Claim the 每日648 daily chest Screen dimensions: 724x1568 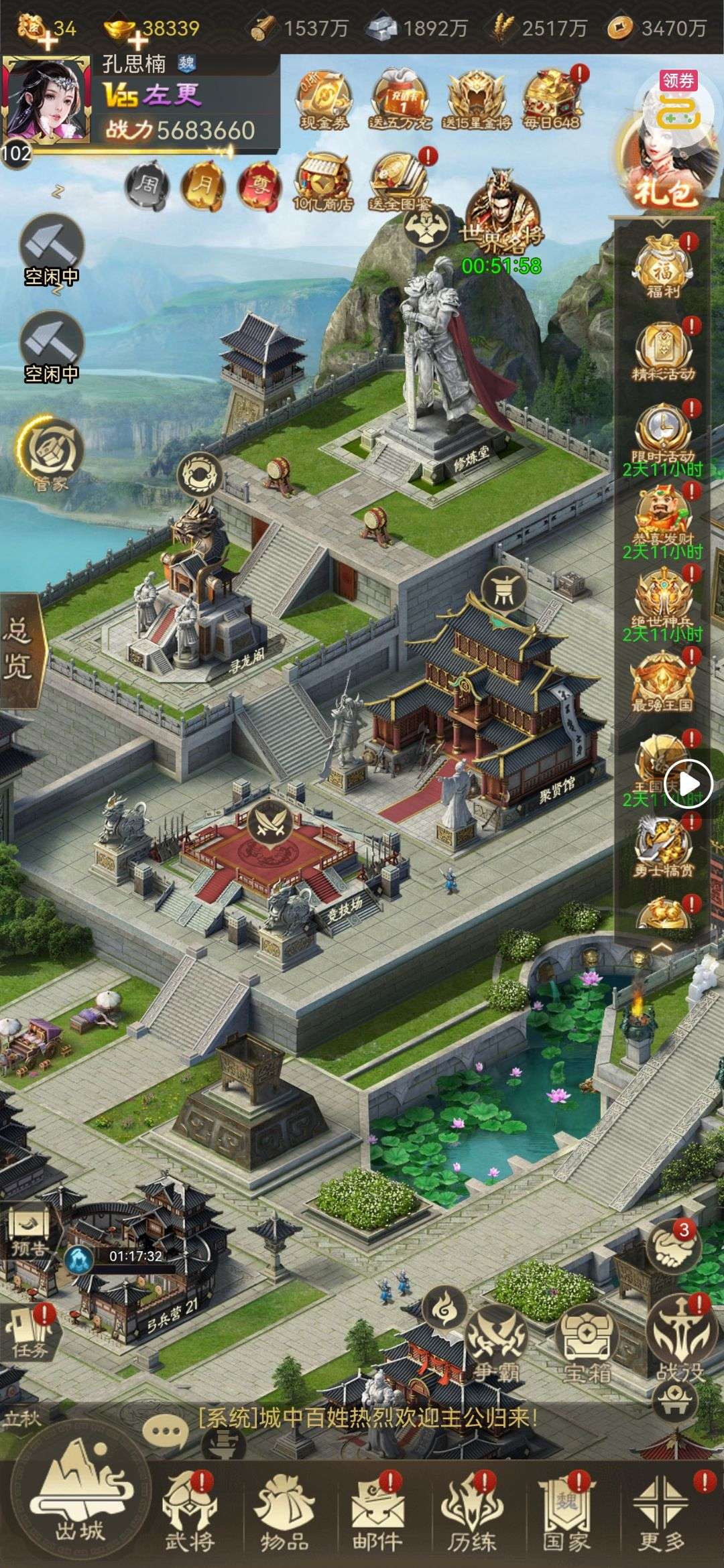552,99
